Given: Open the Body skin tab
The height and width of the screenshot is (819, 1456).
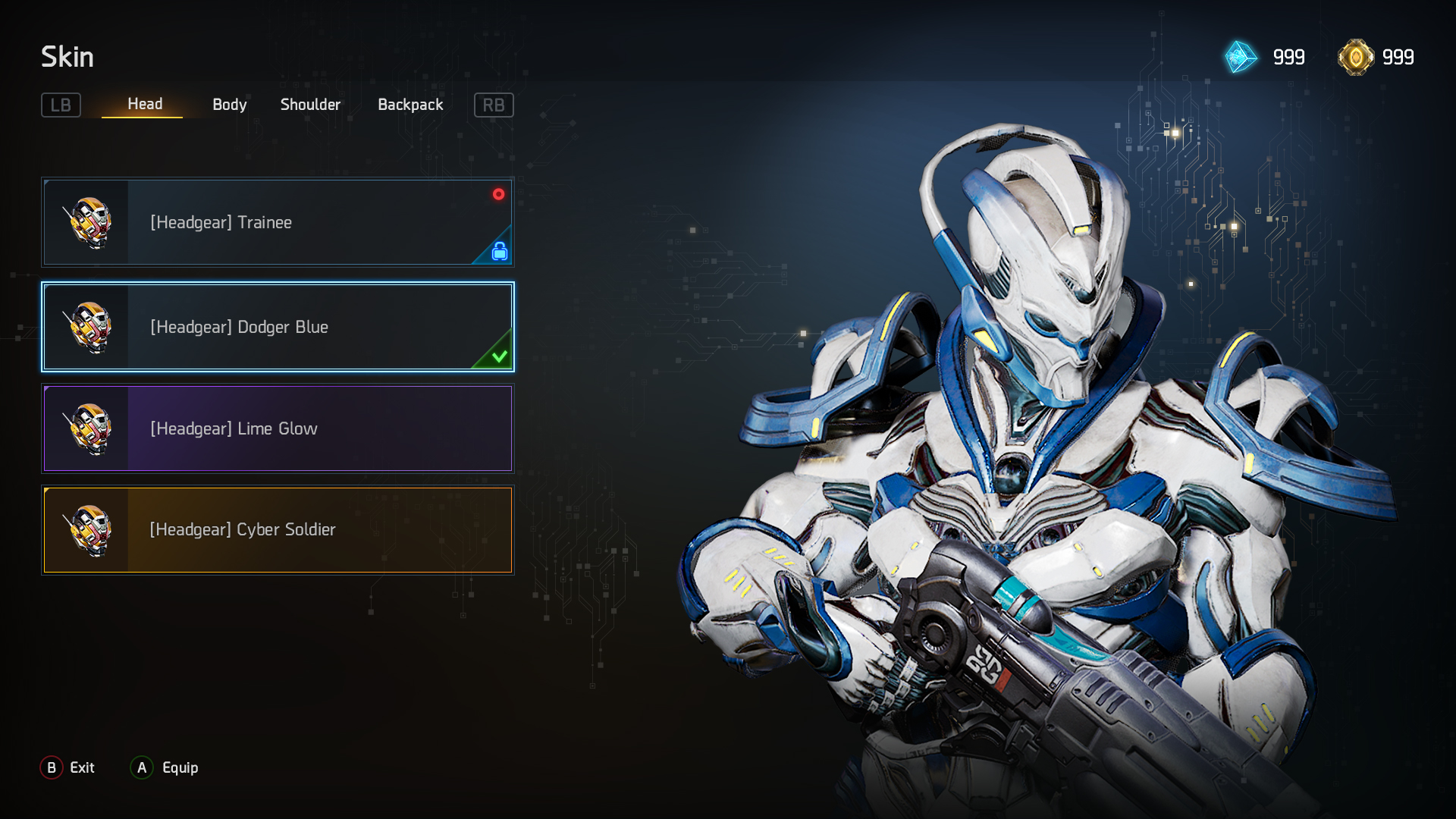Looking at the screenshot, I should pyautogui.click(x=229, y=105).
